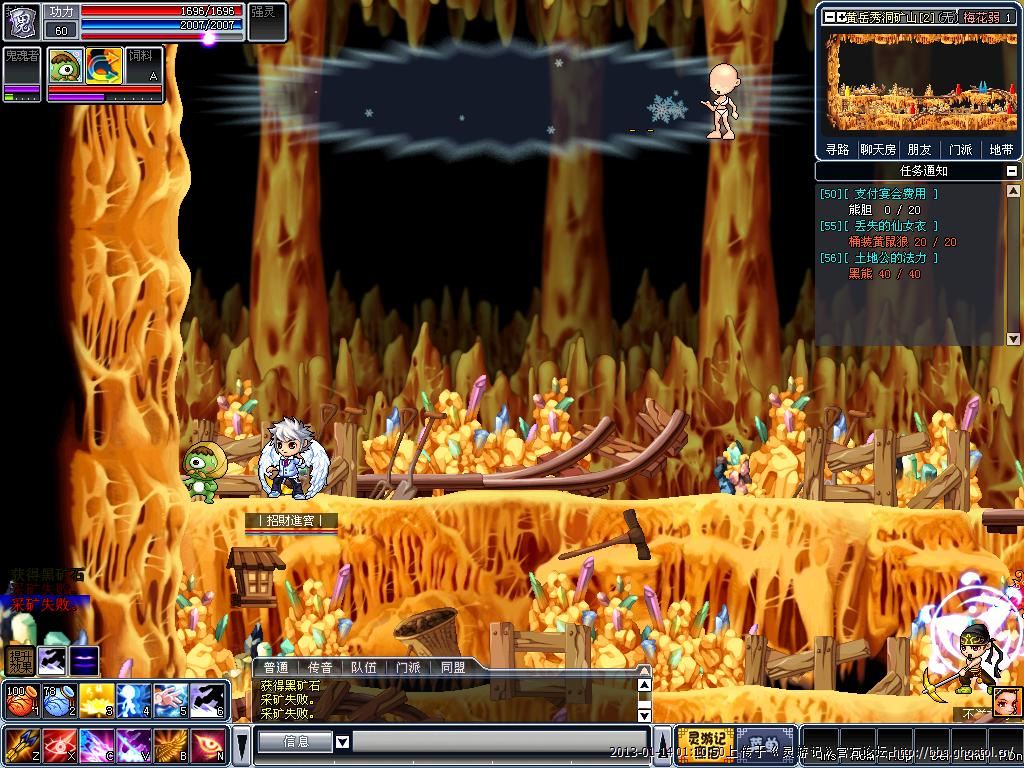Collapse the 任务通知 quest notice panel
Viewport: 1024px width, 768px height.
[1012, 172]
